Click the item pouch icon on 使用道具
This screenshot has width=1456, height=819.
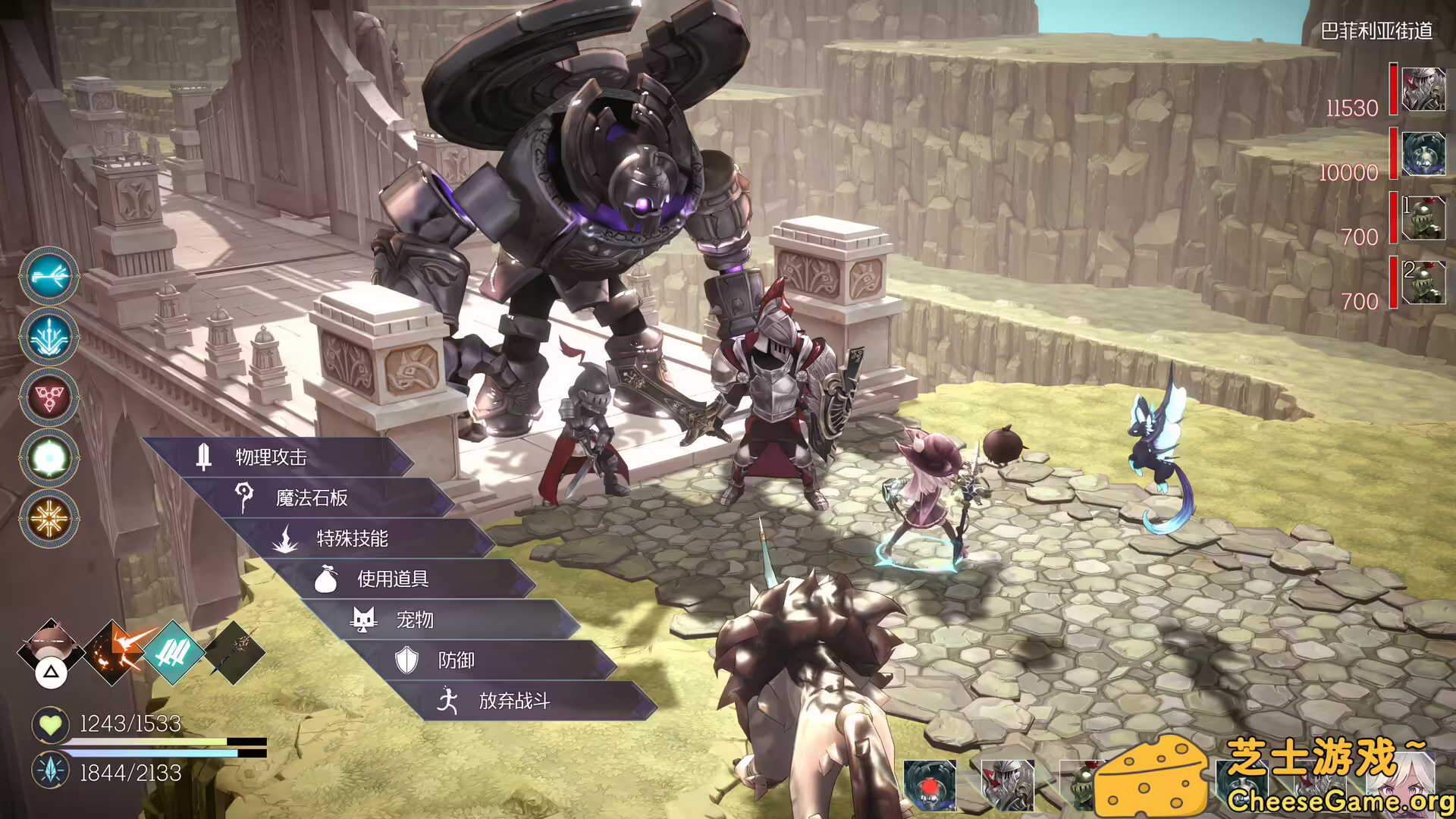tap(326, 579)
